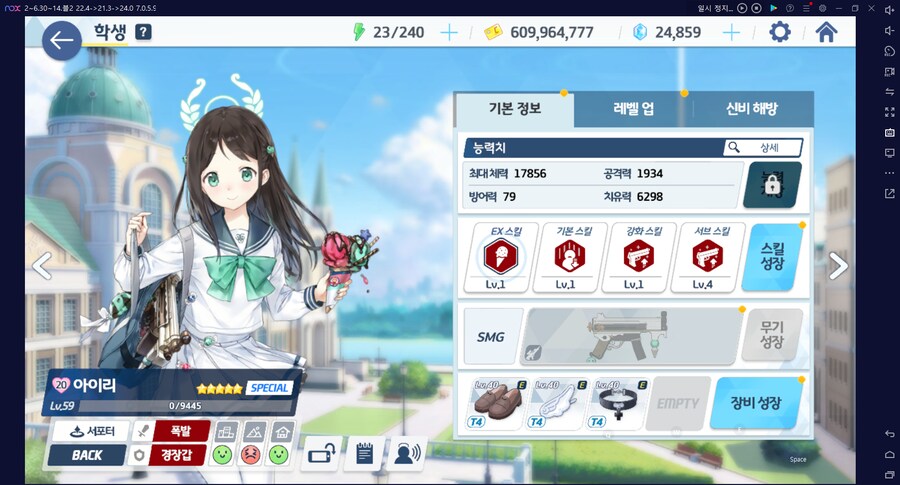Screen dimensions: 900x485
Task: Switch to the 신비 해방 tab
Action: point(750,109)
